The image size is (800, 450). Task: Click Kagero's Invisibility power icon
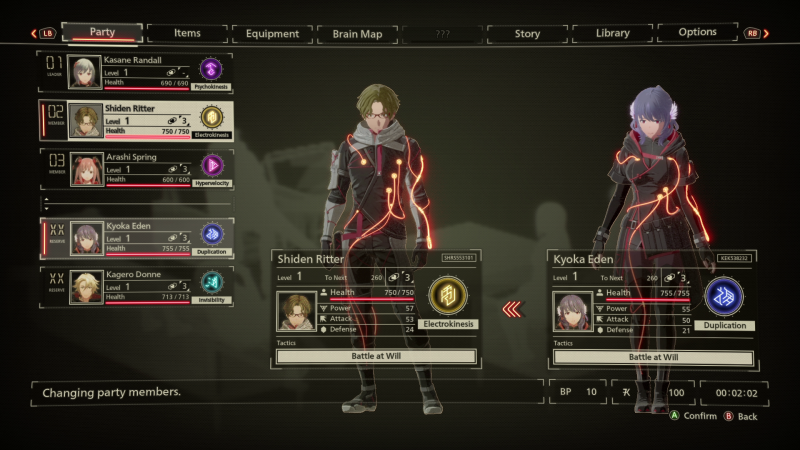point(211,281)
